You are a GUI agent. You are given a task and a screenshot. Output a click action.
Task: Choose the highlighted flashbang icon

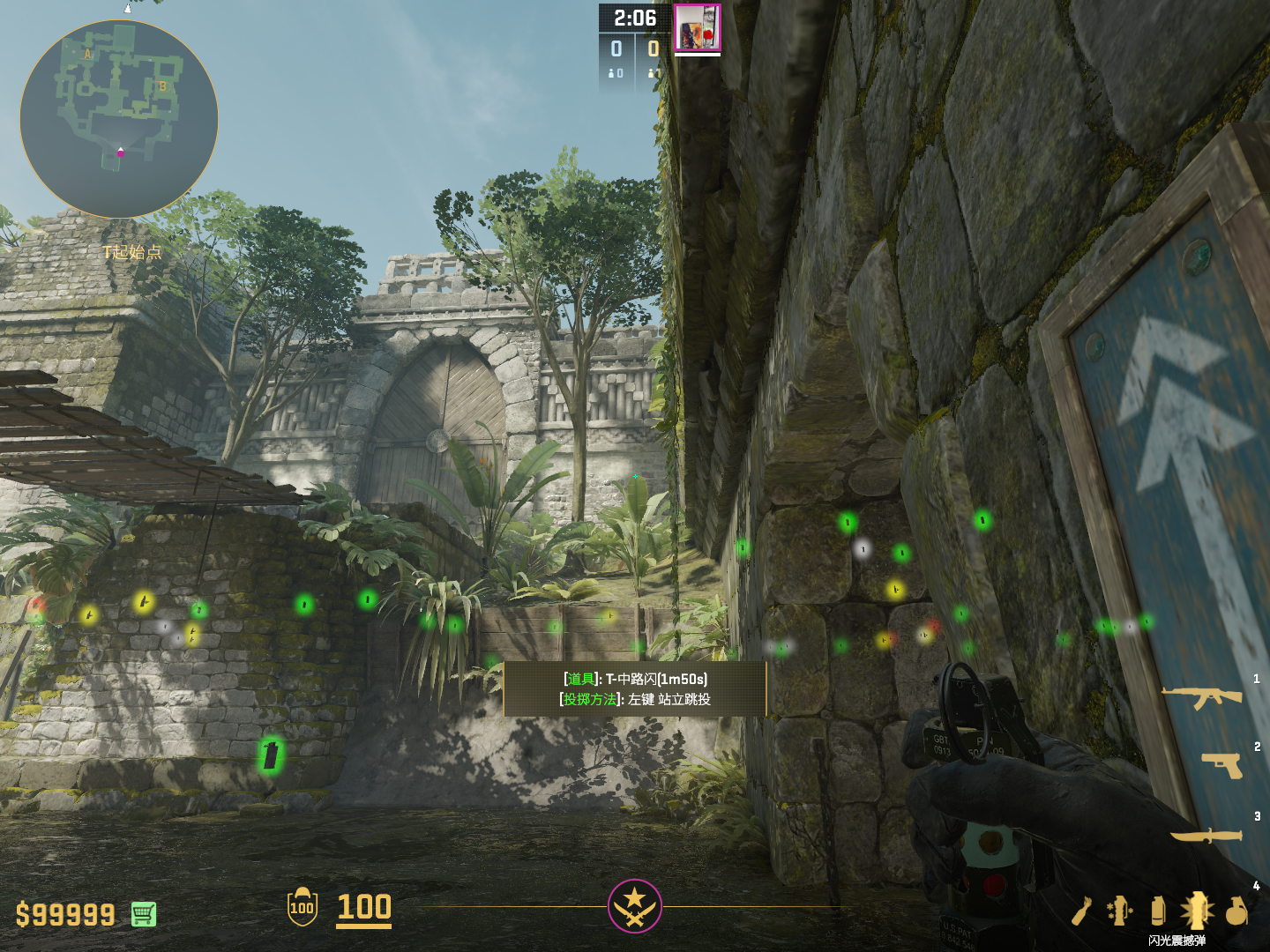1197,911
